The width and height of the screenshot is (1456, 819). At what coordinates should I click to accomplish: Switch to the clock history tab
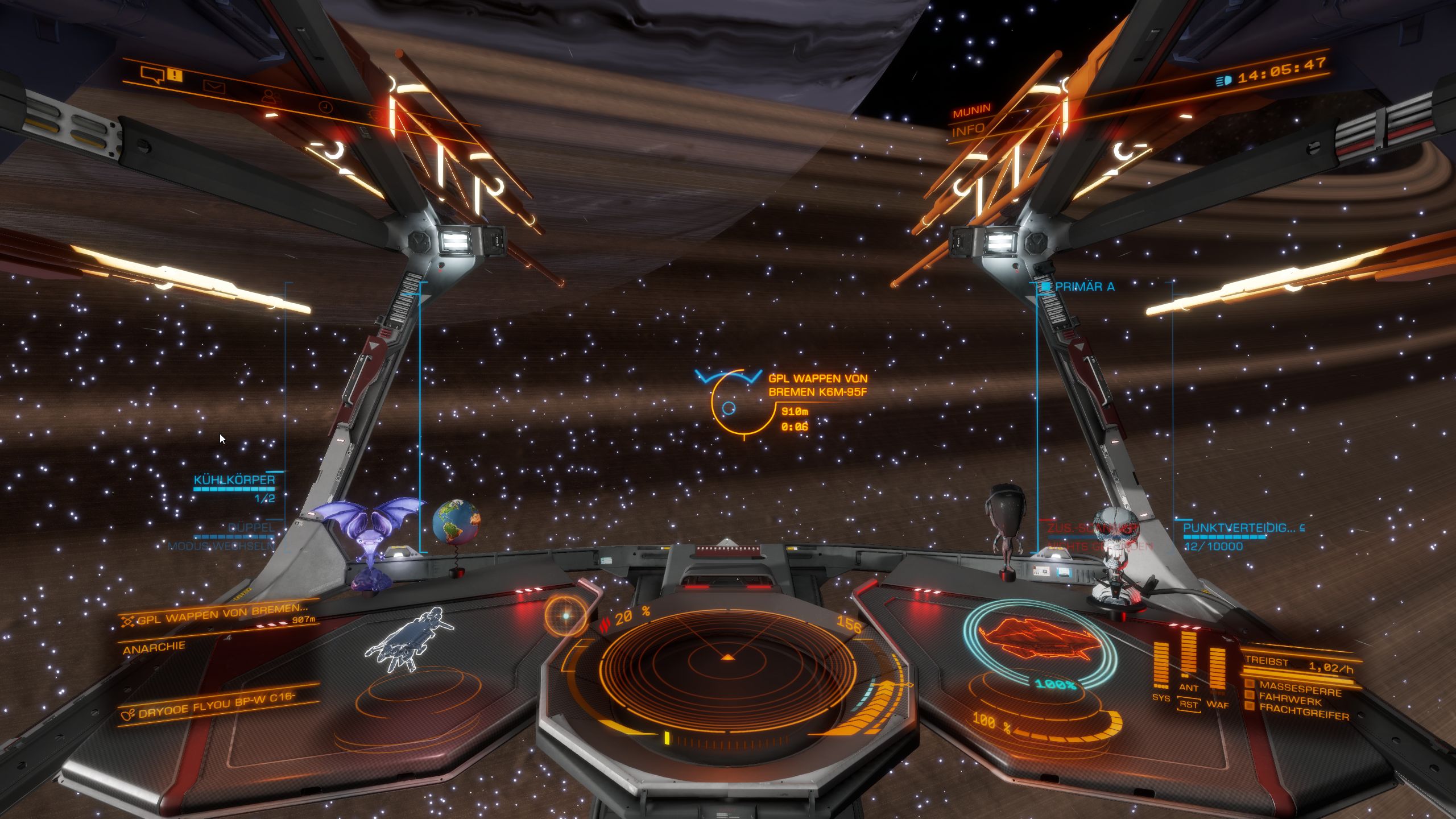[325, 107]
